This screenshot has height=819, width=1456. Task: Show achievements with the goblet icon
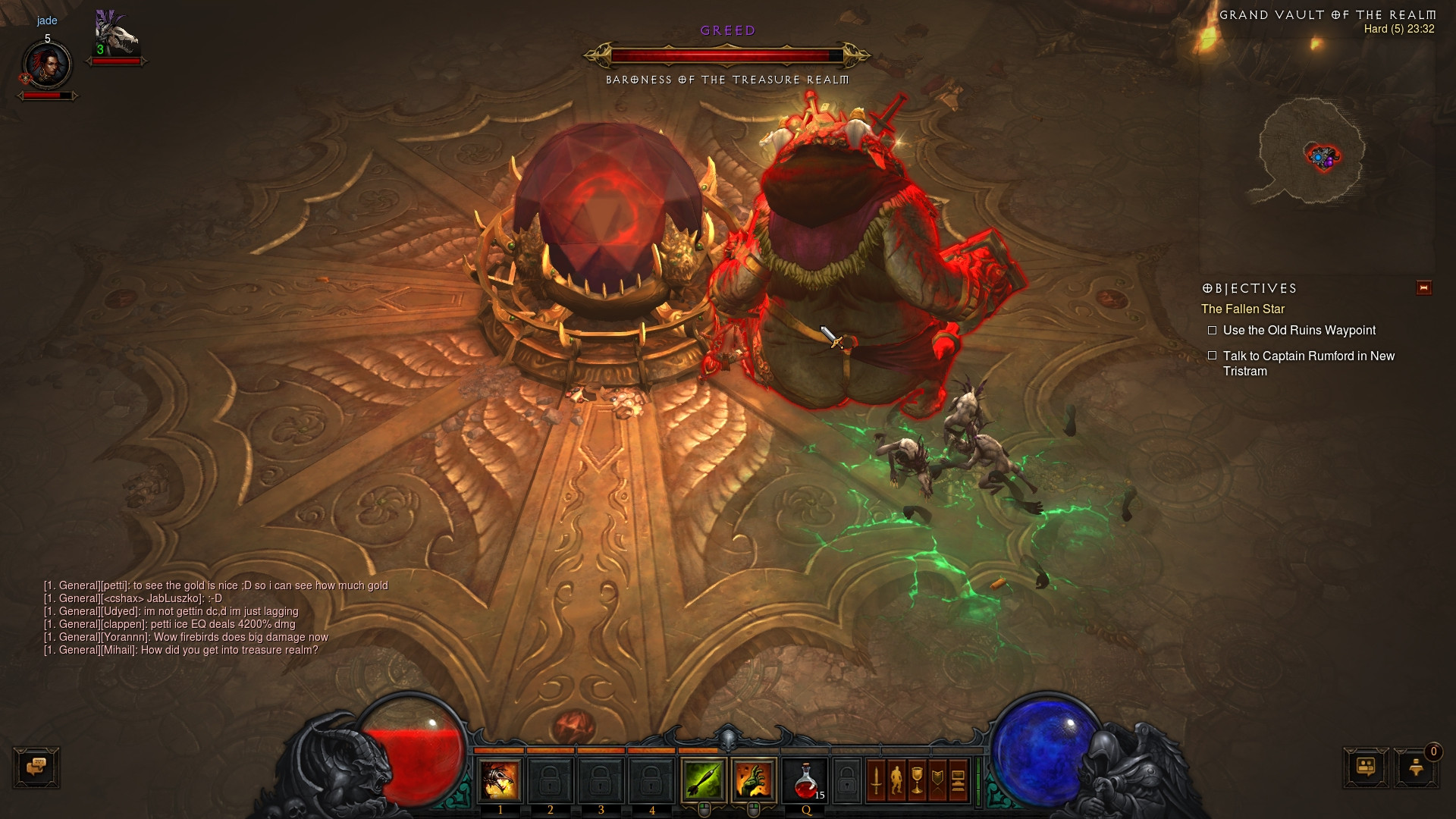point(917,780)
